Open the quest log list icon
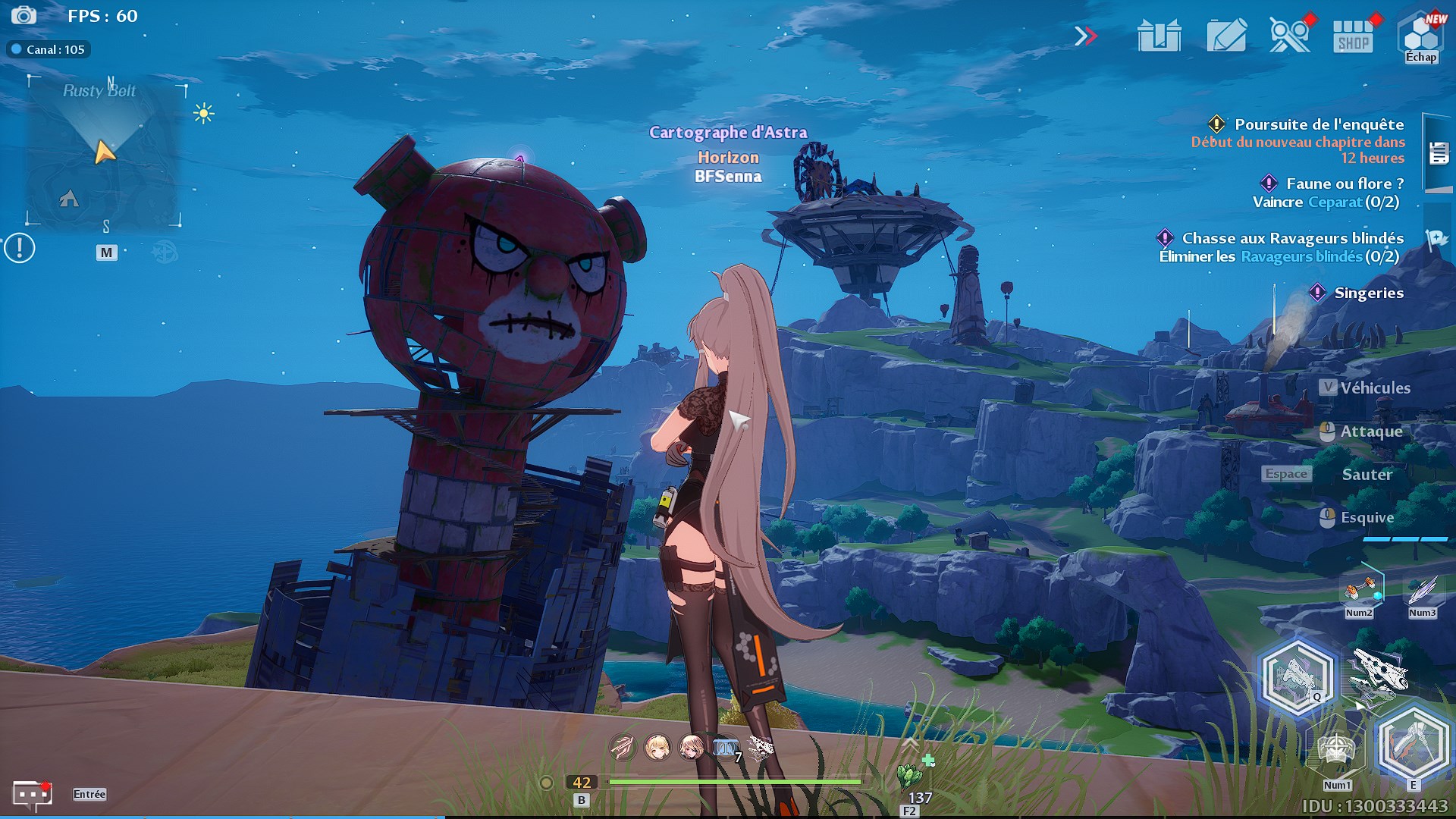 tap(1439, 153)
